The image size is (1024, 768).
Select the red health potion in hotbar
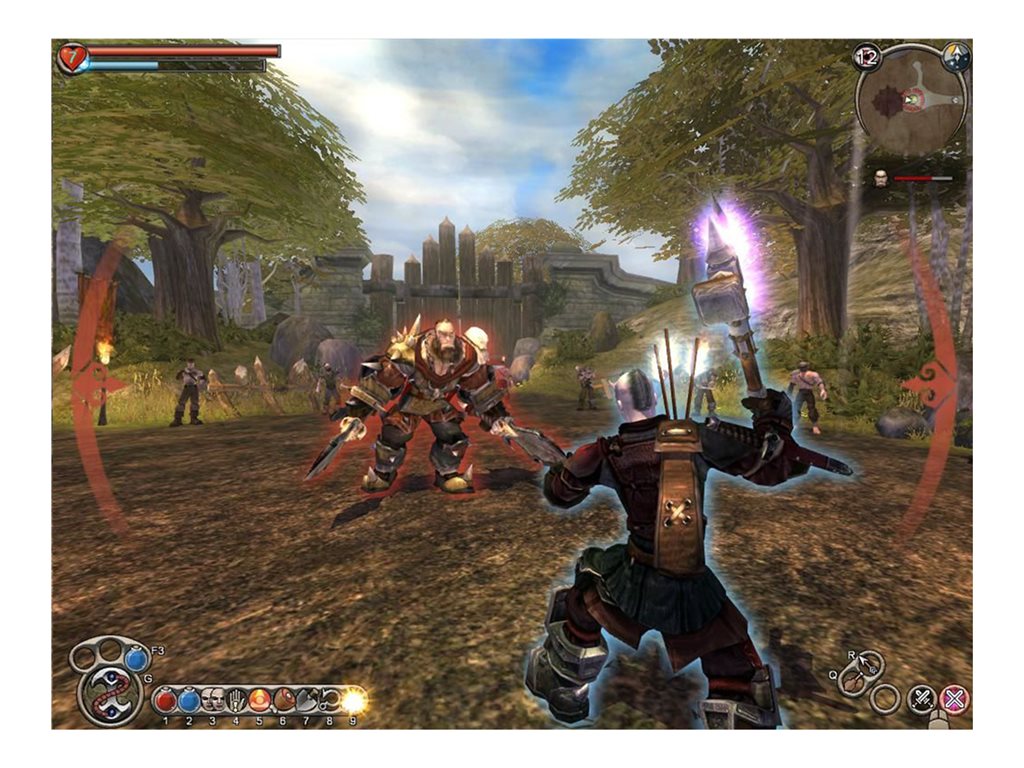pyautogui.click(x=166, y=700)
